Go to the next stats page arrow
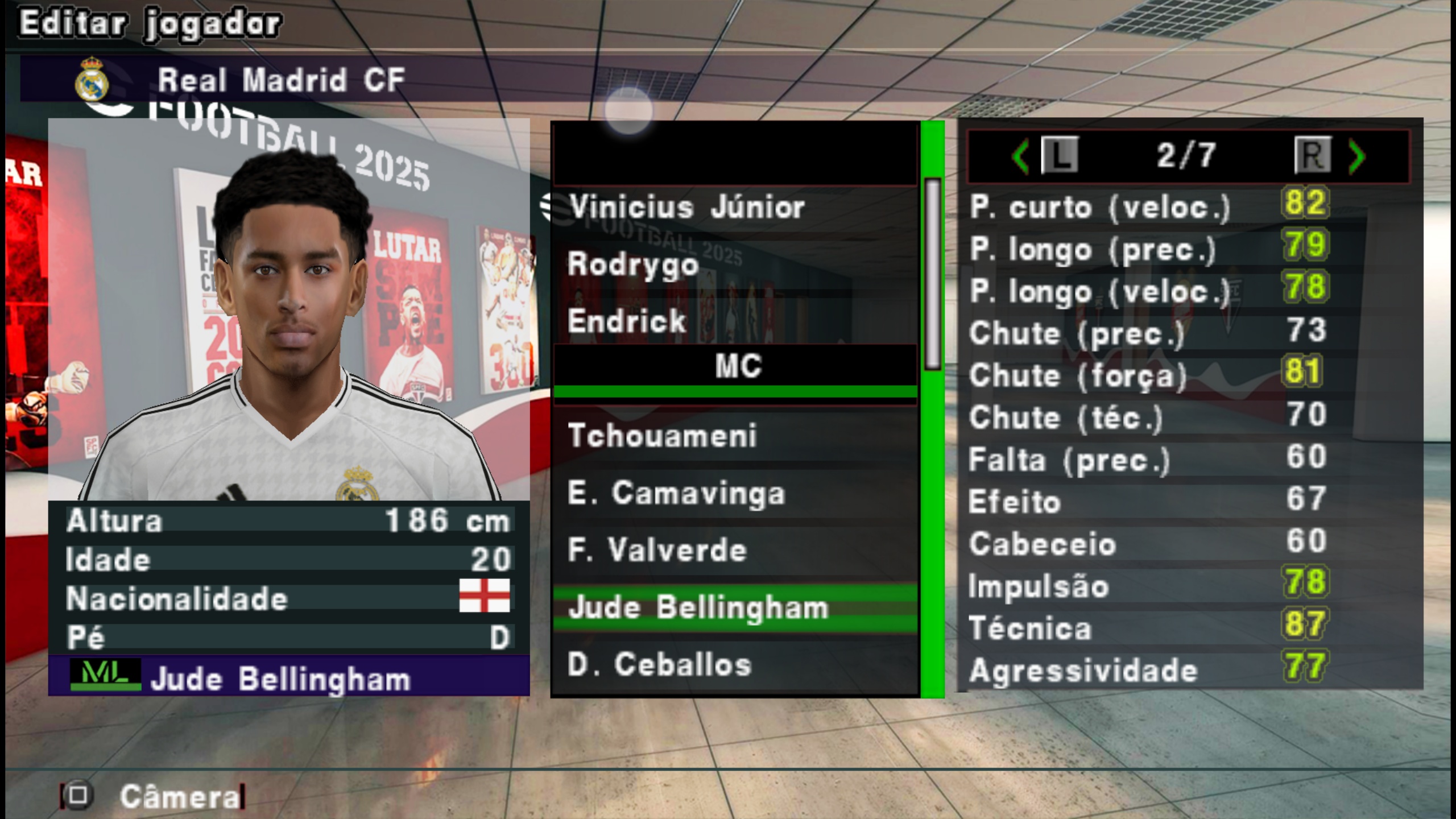The image size is (1456, 819). tap(1357, 156)
